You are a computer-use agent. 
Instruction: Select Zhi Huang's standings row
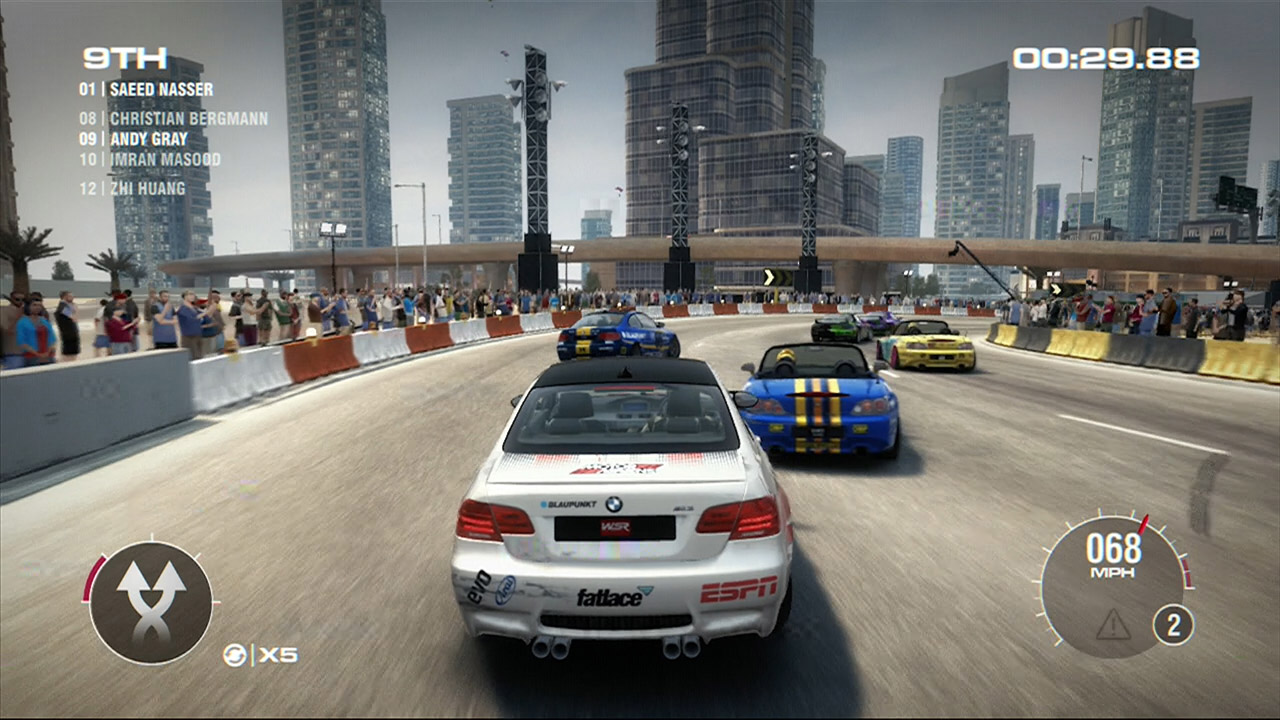(x=133, y=188)
